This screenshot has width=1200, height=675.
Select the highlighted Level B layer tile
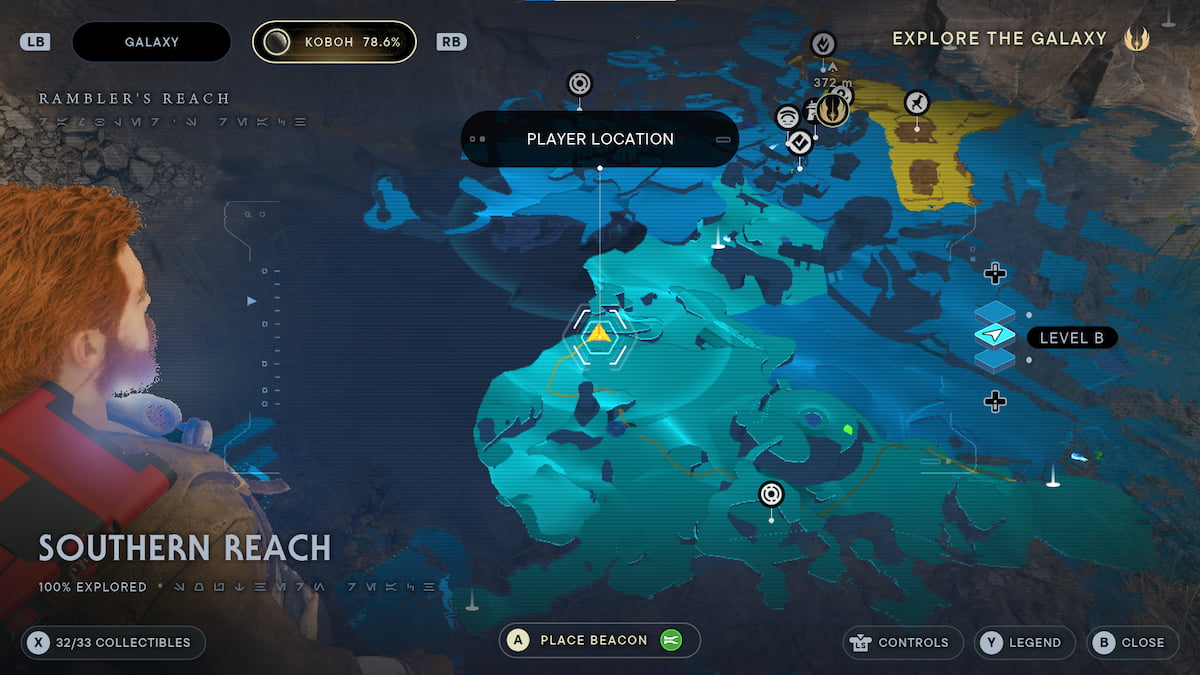[994, 335]
